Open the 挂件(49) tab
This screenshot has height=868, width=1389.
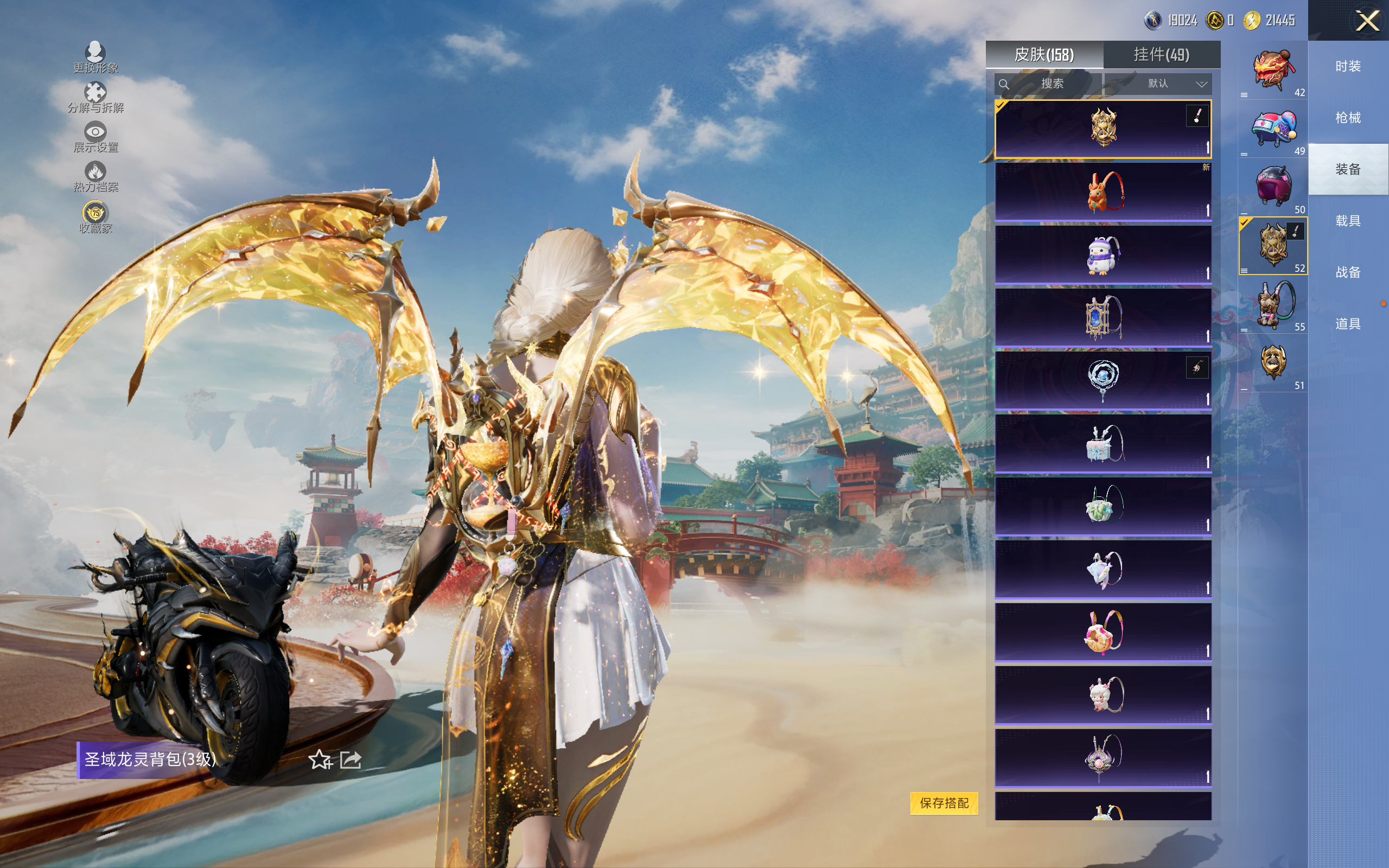pos(1161,55)
